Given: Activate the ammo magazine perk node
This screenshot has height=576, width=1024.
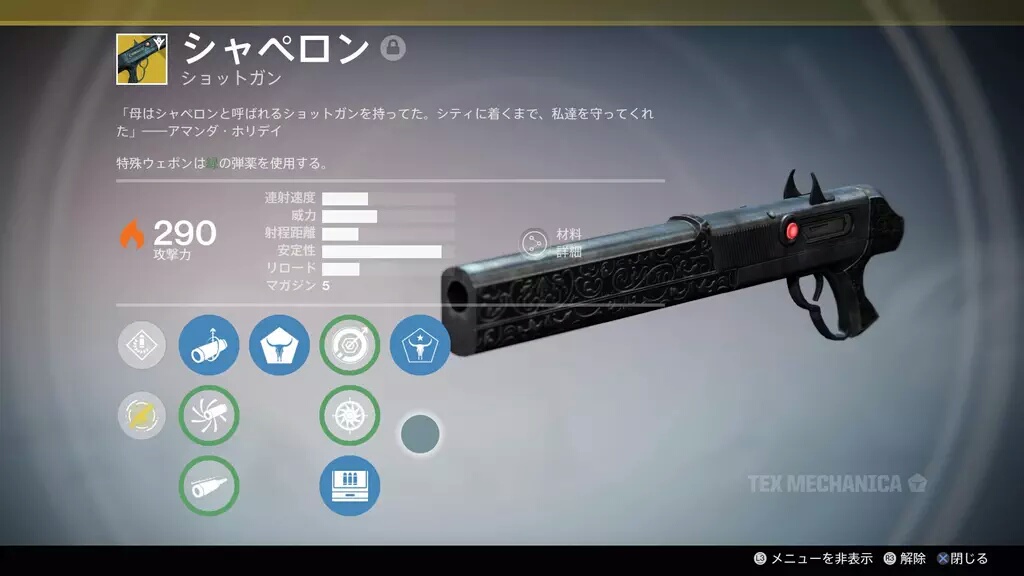Looking at the screenshot, I should [x=349, y=485].
